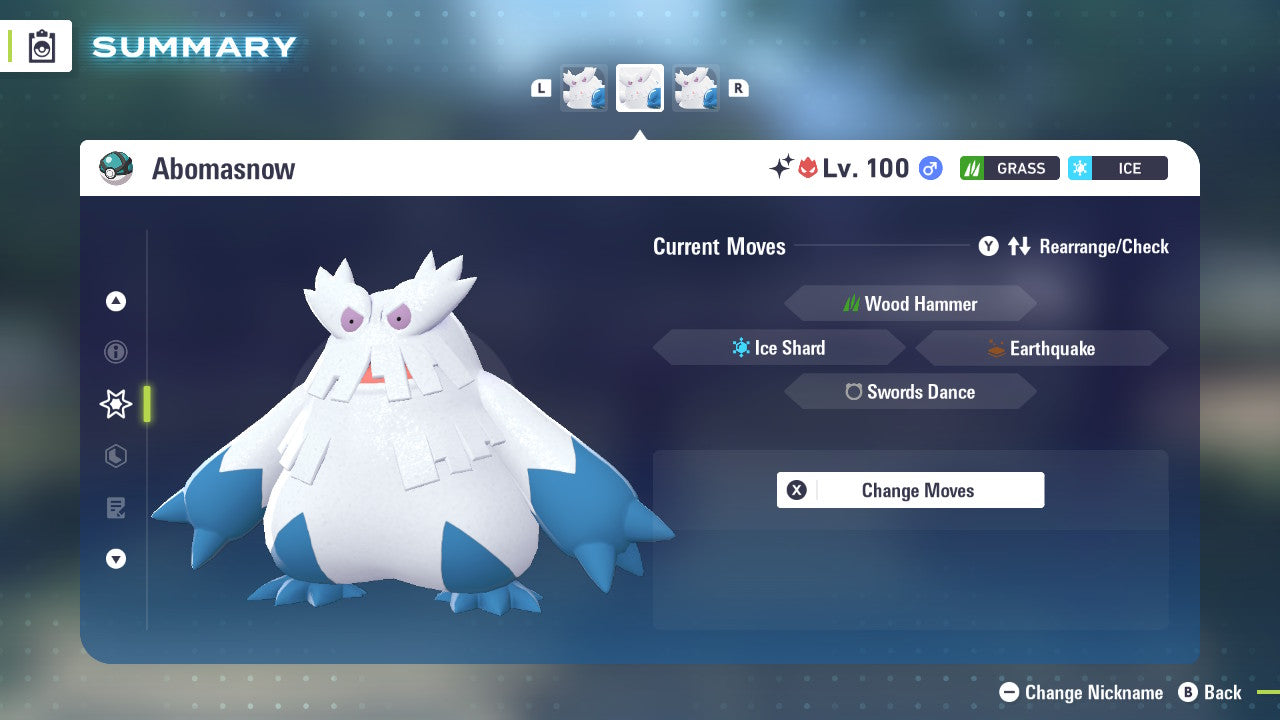Expand the up arrow above the sidebar tabs
Viewport: 1280px width, 720px height.
pos(115,300)
